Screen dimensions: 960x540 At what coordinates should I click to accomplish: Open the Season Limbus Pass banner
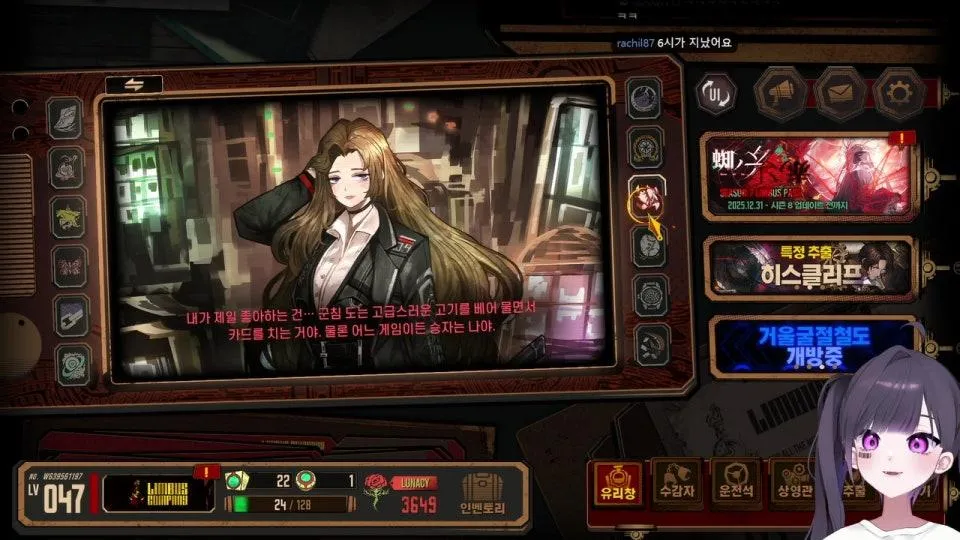[x=807, y=176]
